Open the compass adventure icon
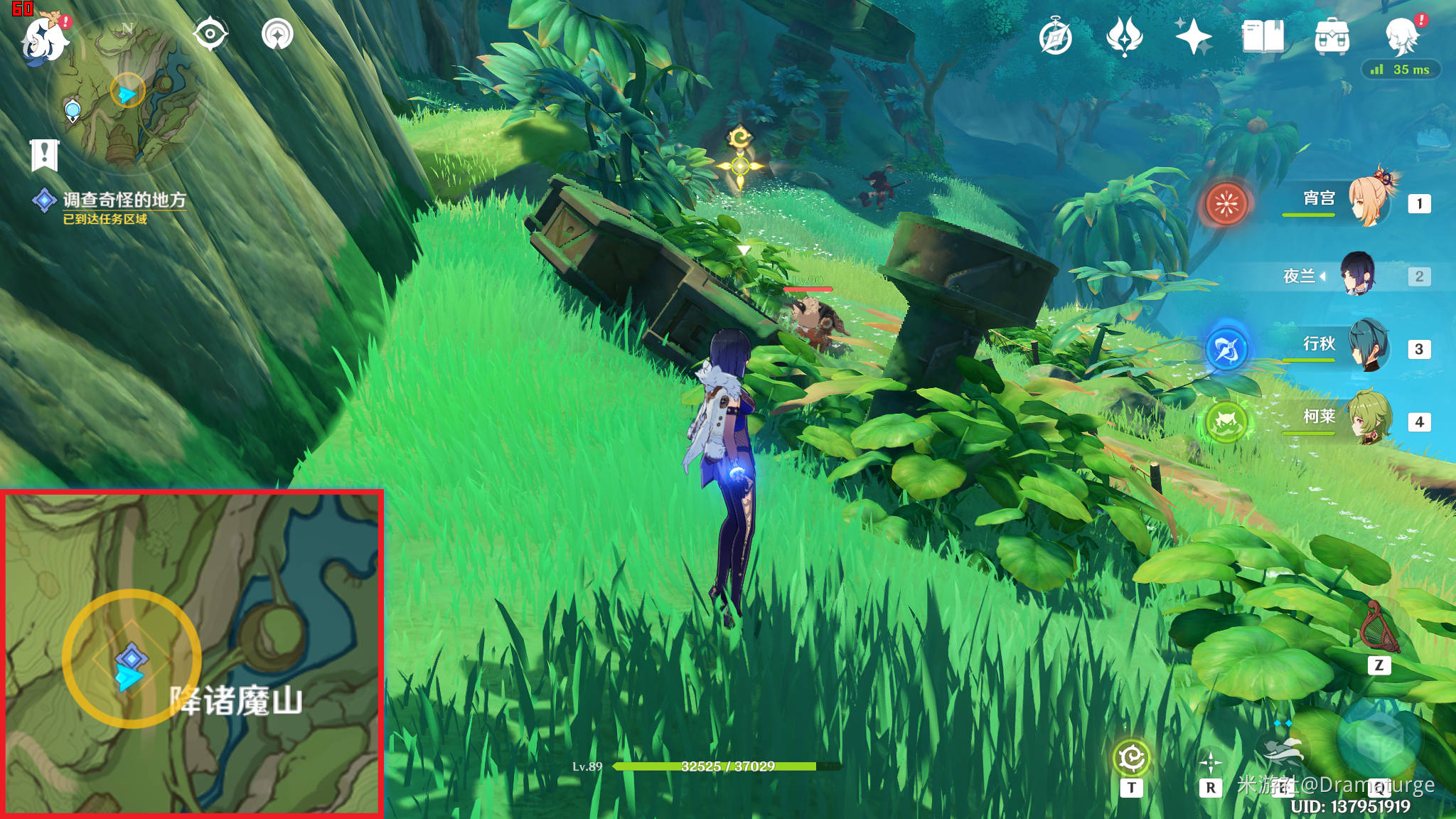 pyautogui.click(x=1055, y=37)
